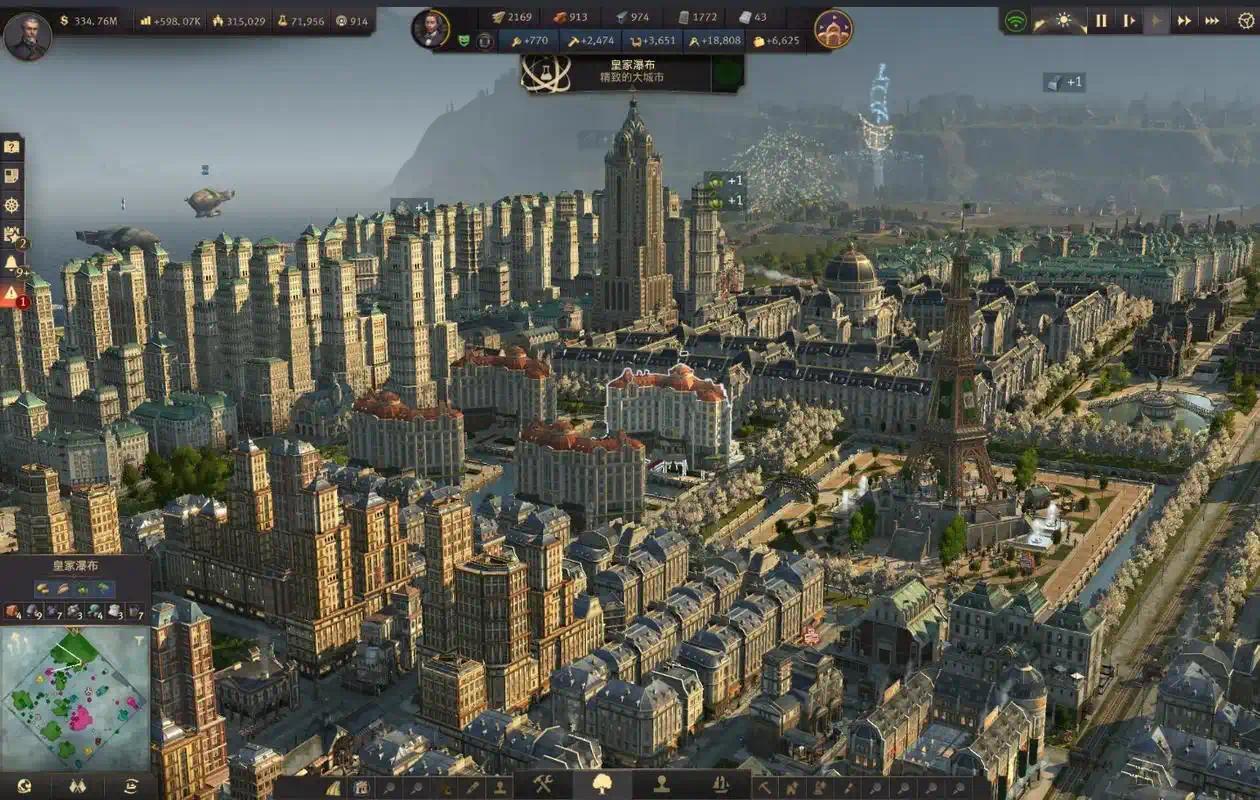Show the bell notifications list
1260x800 pixels.
tap(11, 263)
